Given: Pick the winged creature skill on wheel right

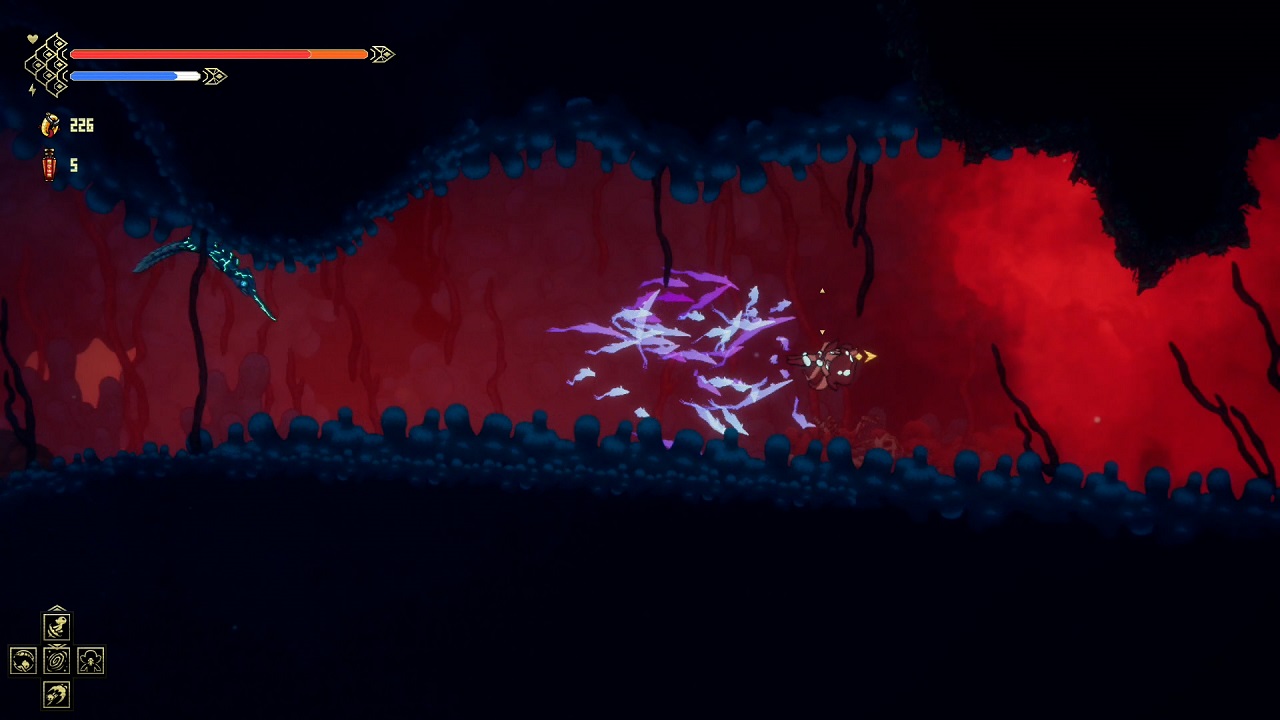Looking at the screenshot, I should tap(90, 660).
